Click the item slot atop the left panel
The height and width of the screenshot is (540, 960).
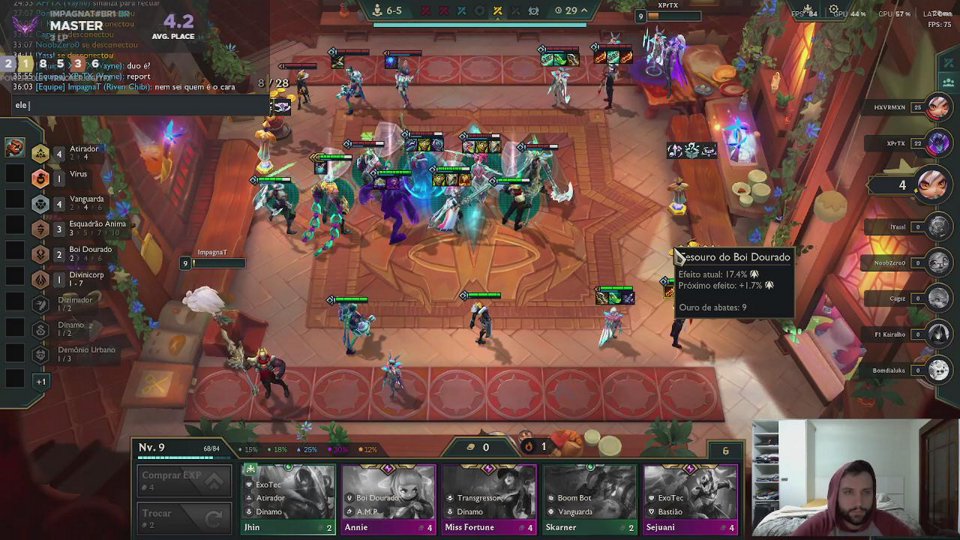(15, 148)
